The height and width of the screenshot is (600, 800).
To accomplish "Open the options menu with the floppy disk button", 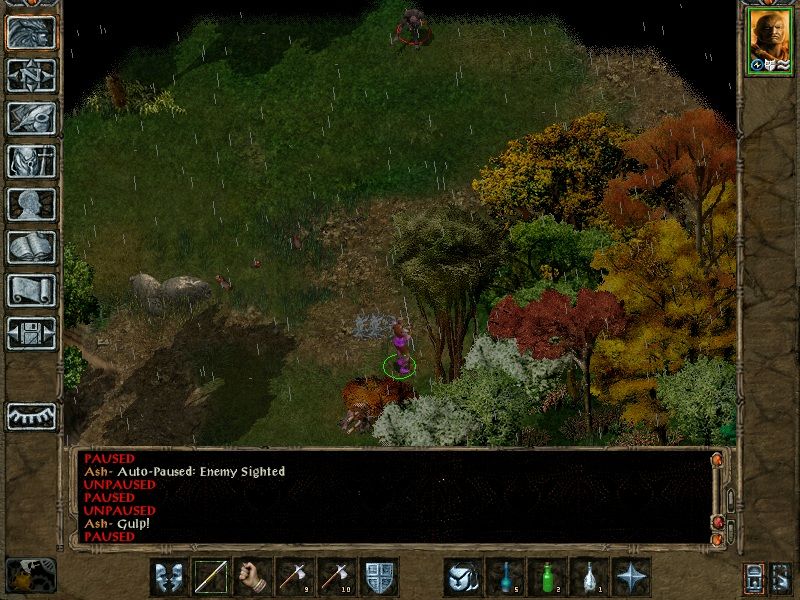I will click(31, 333).
